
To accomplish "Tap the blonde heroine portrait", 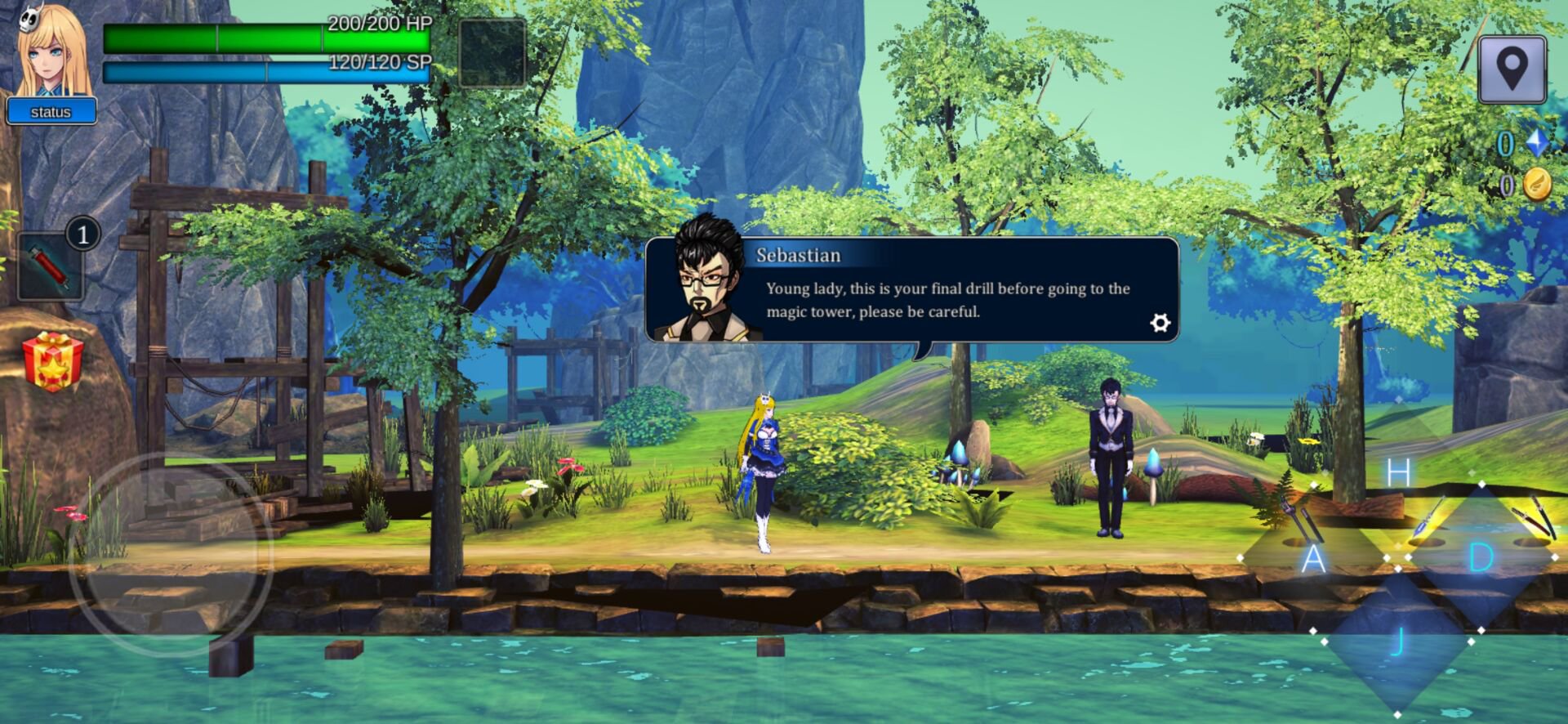I will (54, 51).
